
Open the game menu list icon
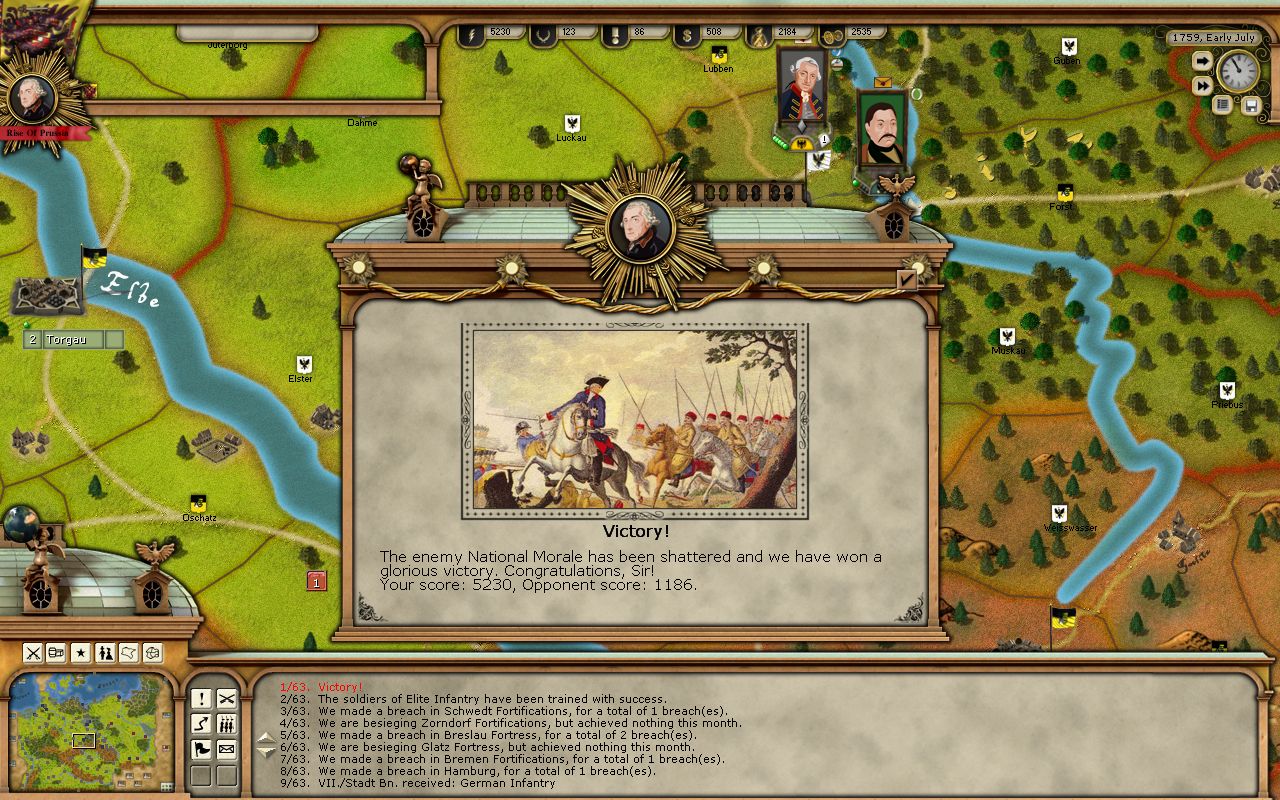pyautogui.click(x=1222, y=104)
